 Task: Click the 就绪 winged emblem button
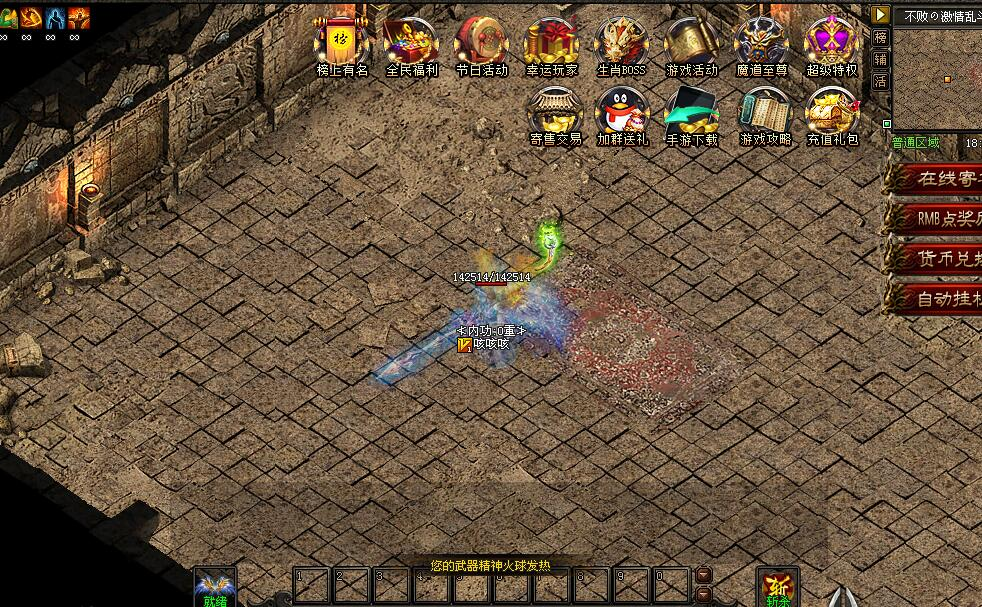215,586
